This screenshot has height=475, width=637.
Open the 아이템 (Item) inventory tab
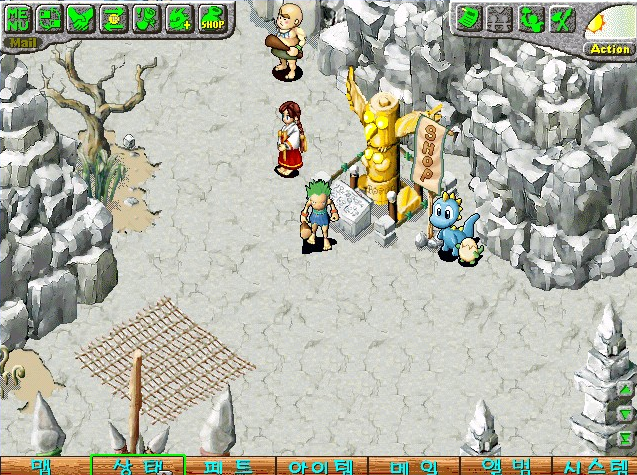pos(321,466)
